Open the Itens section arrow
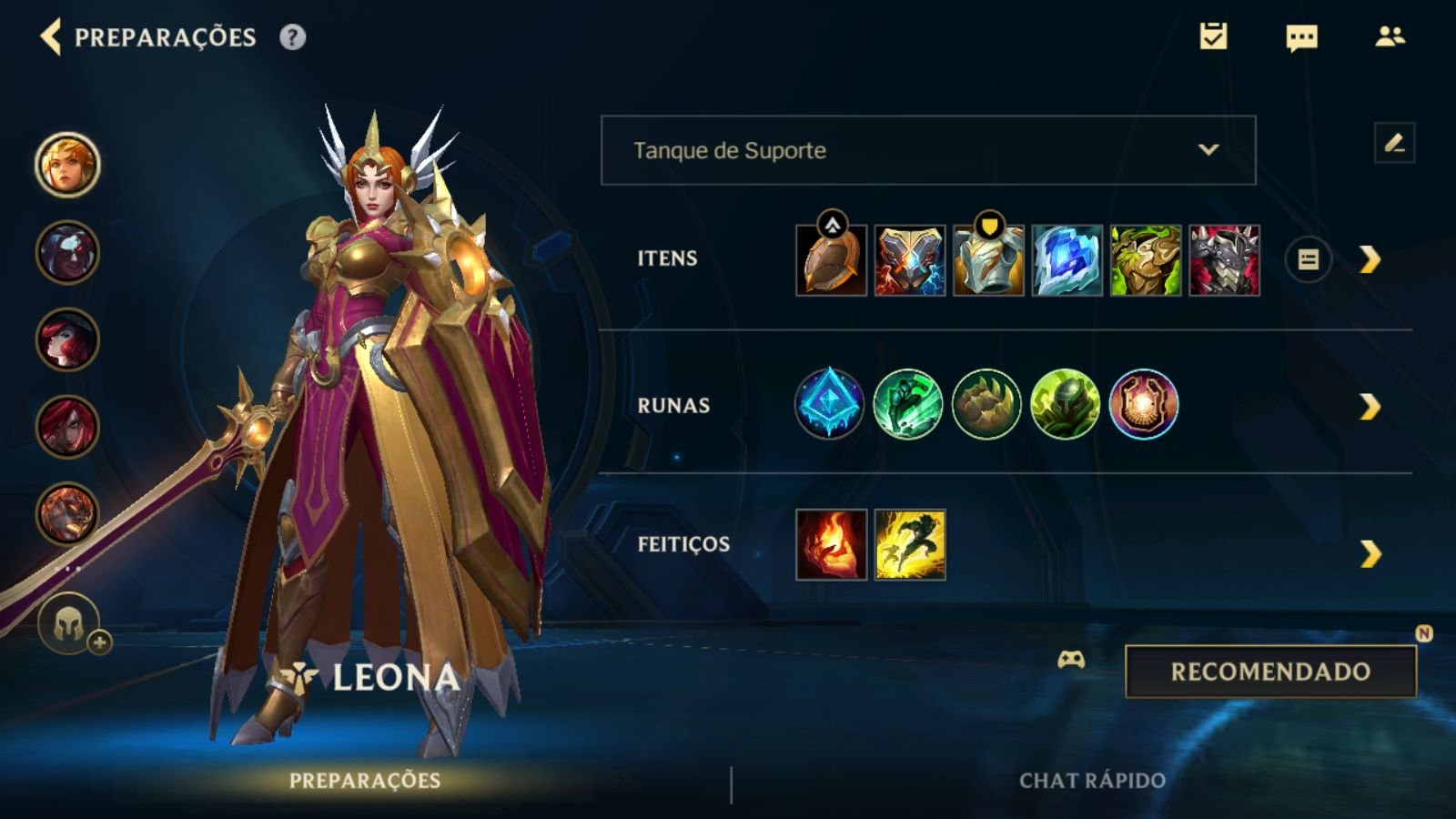 pyautogui.click(x=1370, y=260)
